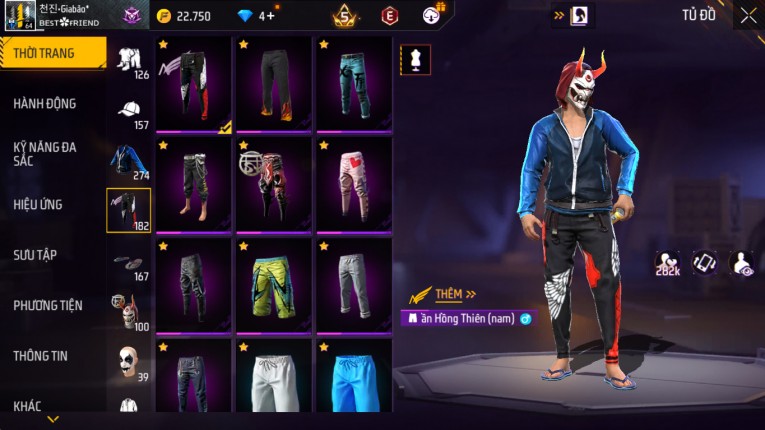Select the black pants with flame cuffs

(x=274, y=84)
